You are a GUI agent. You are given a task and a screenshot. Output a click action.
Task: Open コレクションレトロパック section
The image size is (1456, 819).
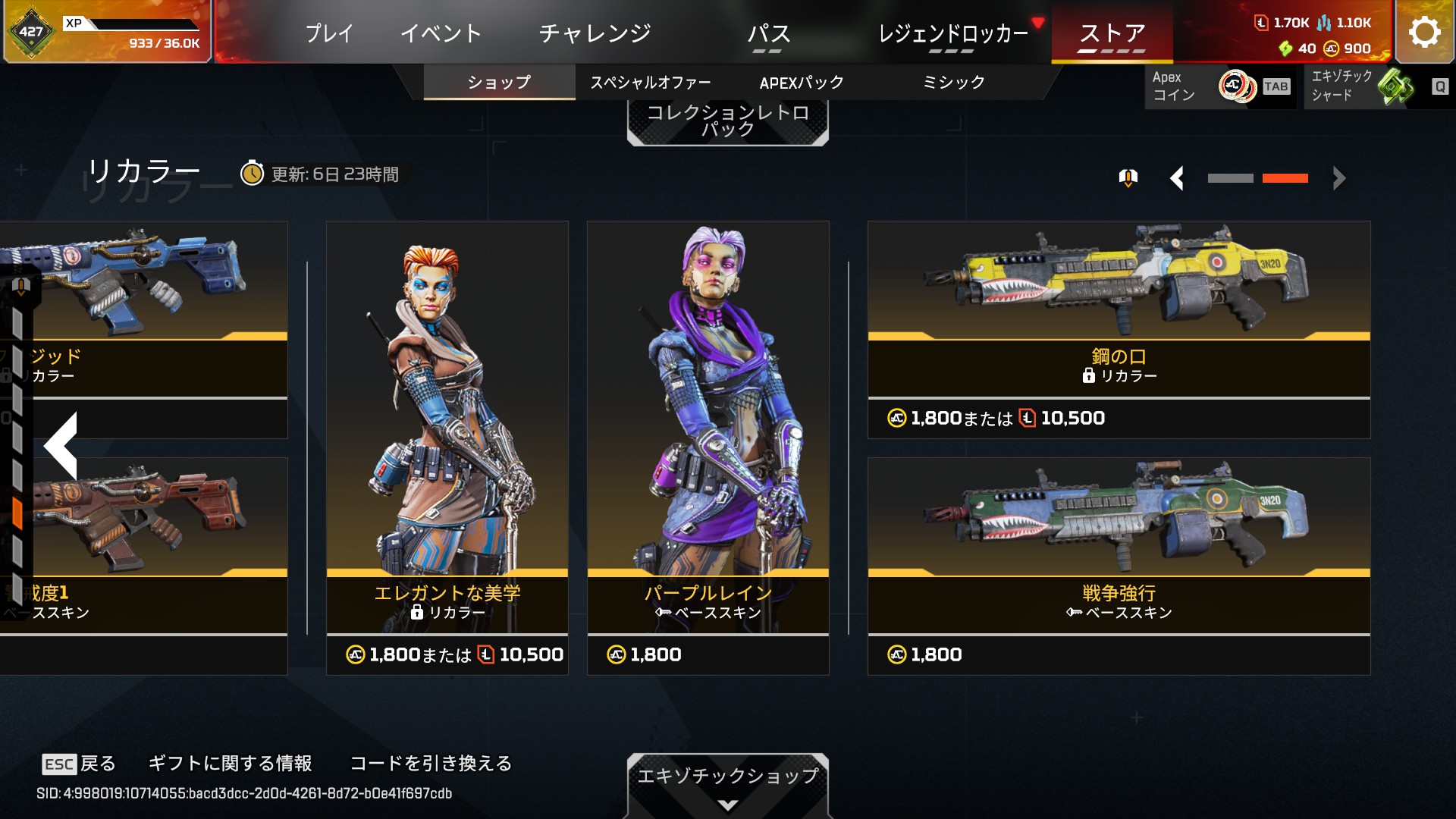point(727,121)
